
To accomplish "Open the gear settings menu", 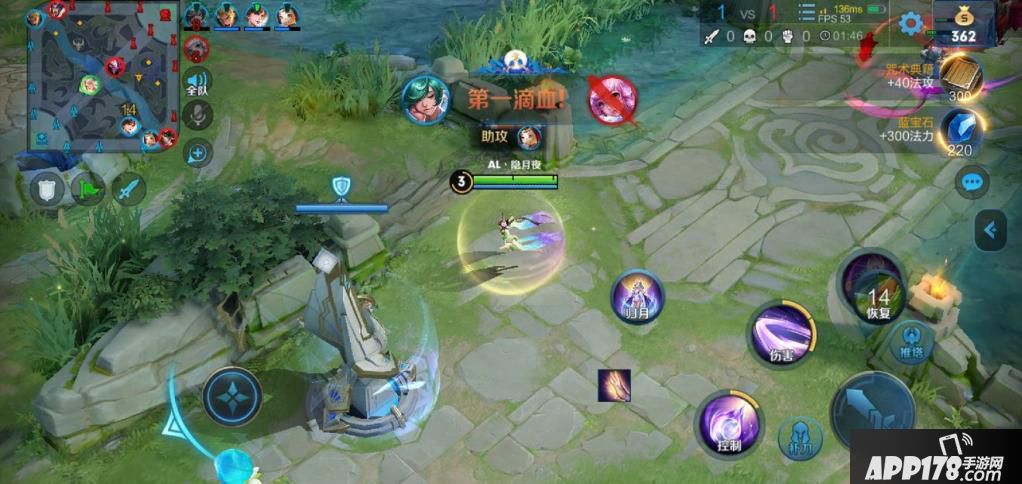I will click(x=910, y=24).
